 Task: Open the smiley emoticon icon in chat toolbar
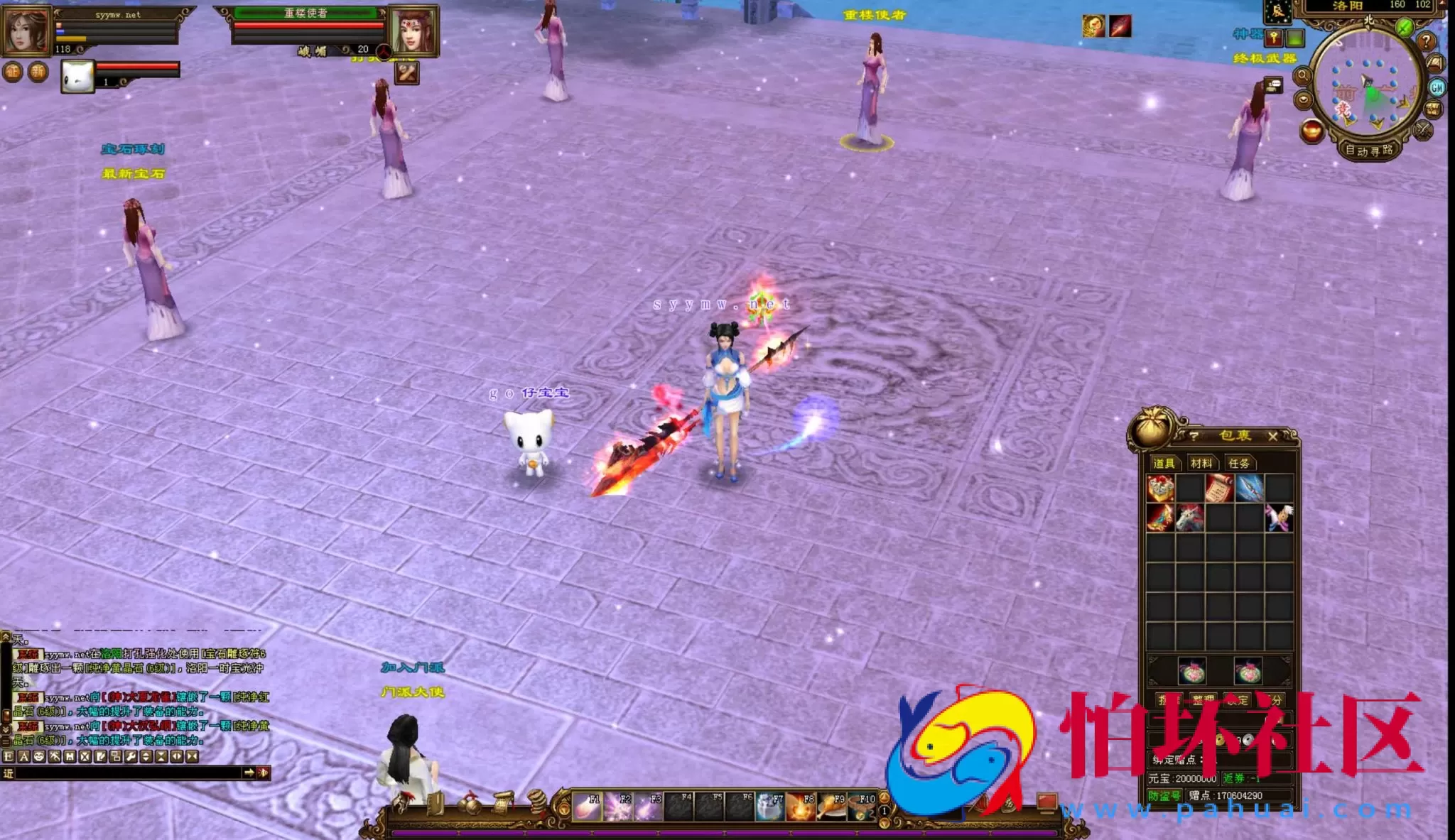click(39, 756)
